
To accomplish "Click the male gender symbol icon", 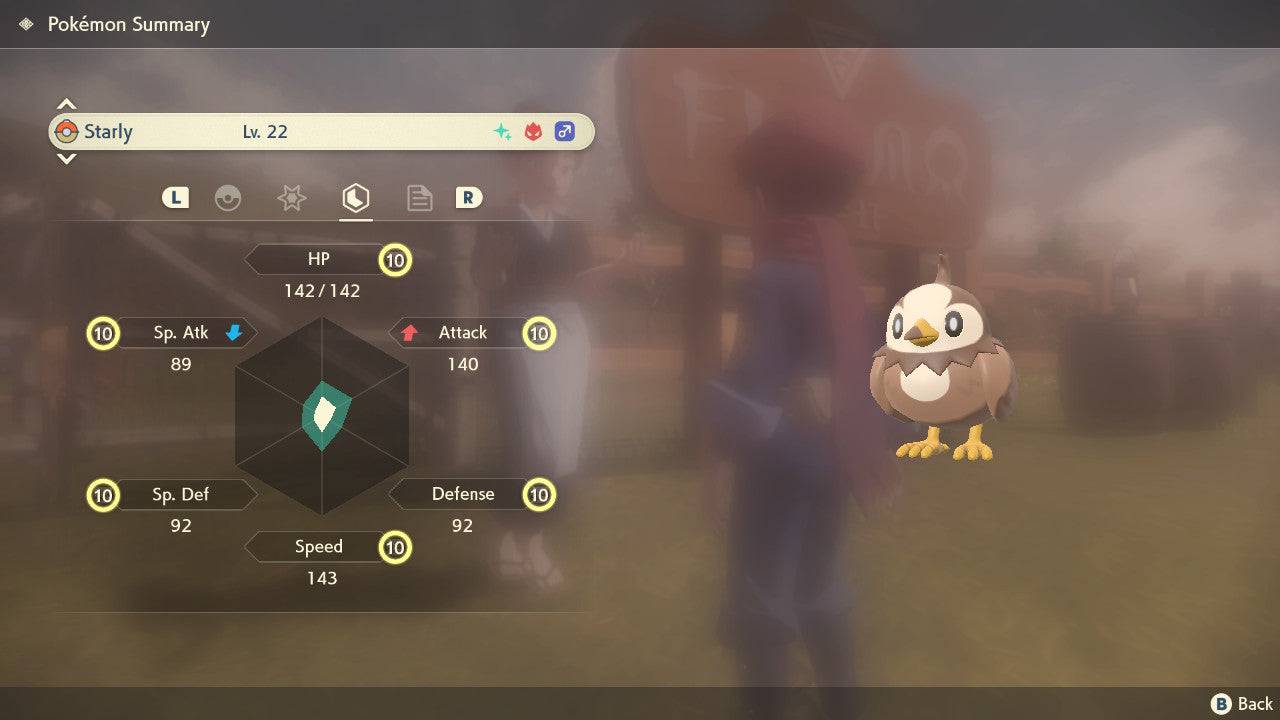I will 565,131.
